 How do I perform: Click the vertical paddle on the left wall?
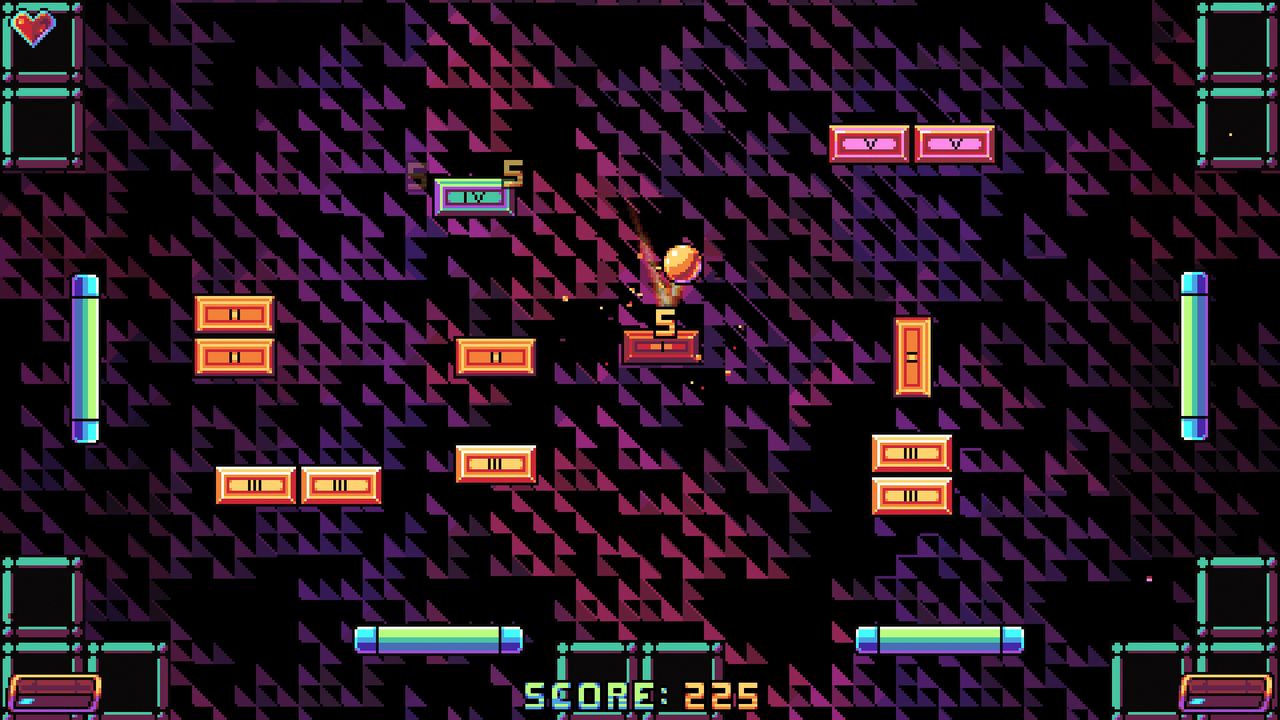click(x=84, y=355)
